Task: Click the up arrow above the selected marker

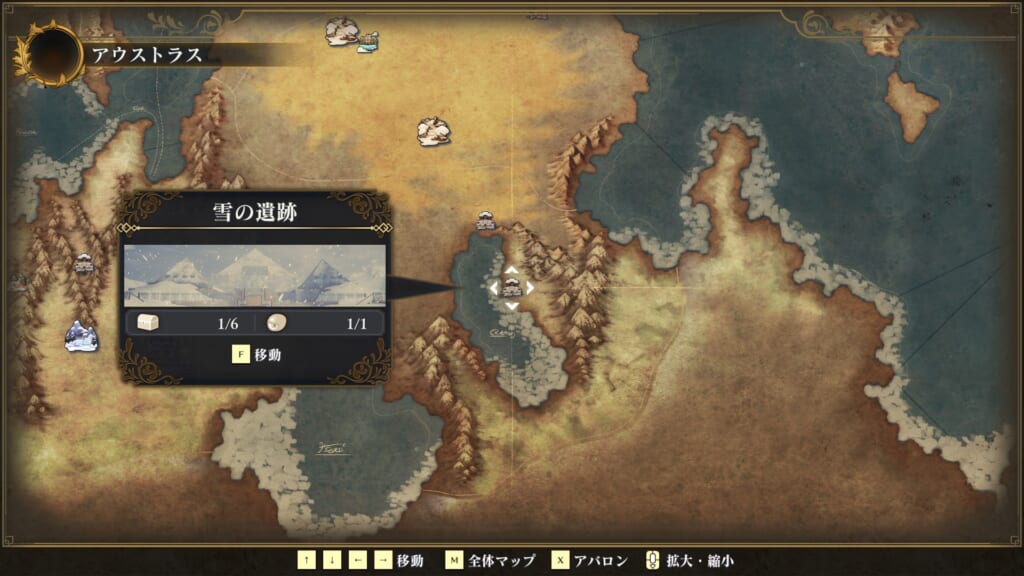Action: pyautogui.click(x=511, y=270)
